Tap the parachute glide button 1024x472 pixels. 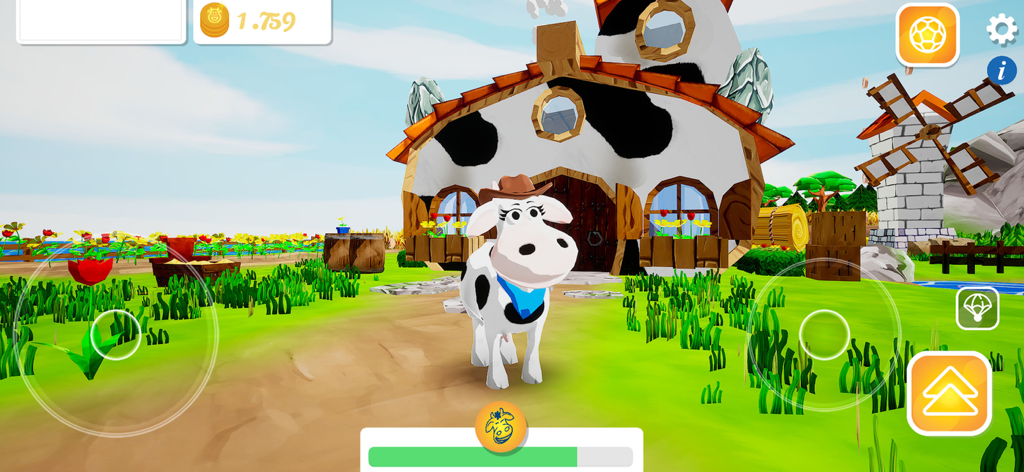pos(977,308)
